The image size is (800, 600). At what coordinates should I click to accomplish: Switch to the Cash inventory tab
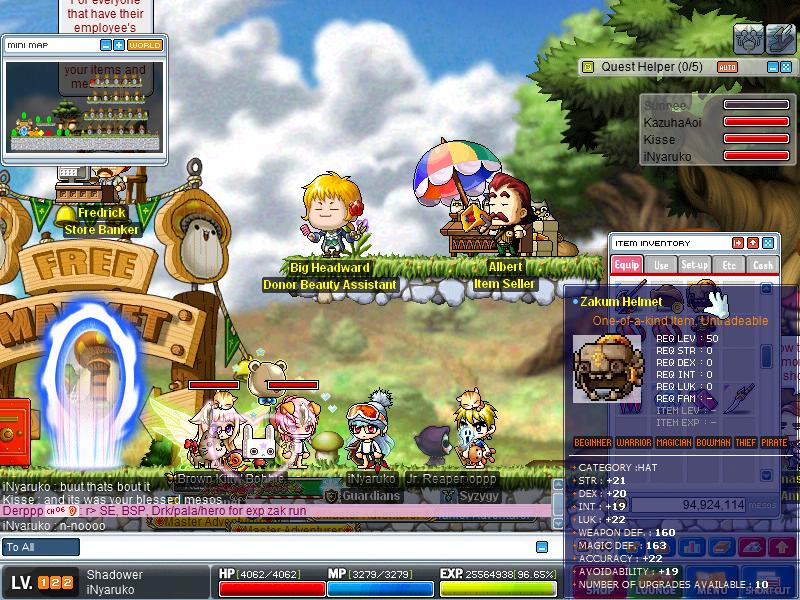pyautogui.click(x=762, y=265)
